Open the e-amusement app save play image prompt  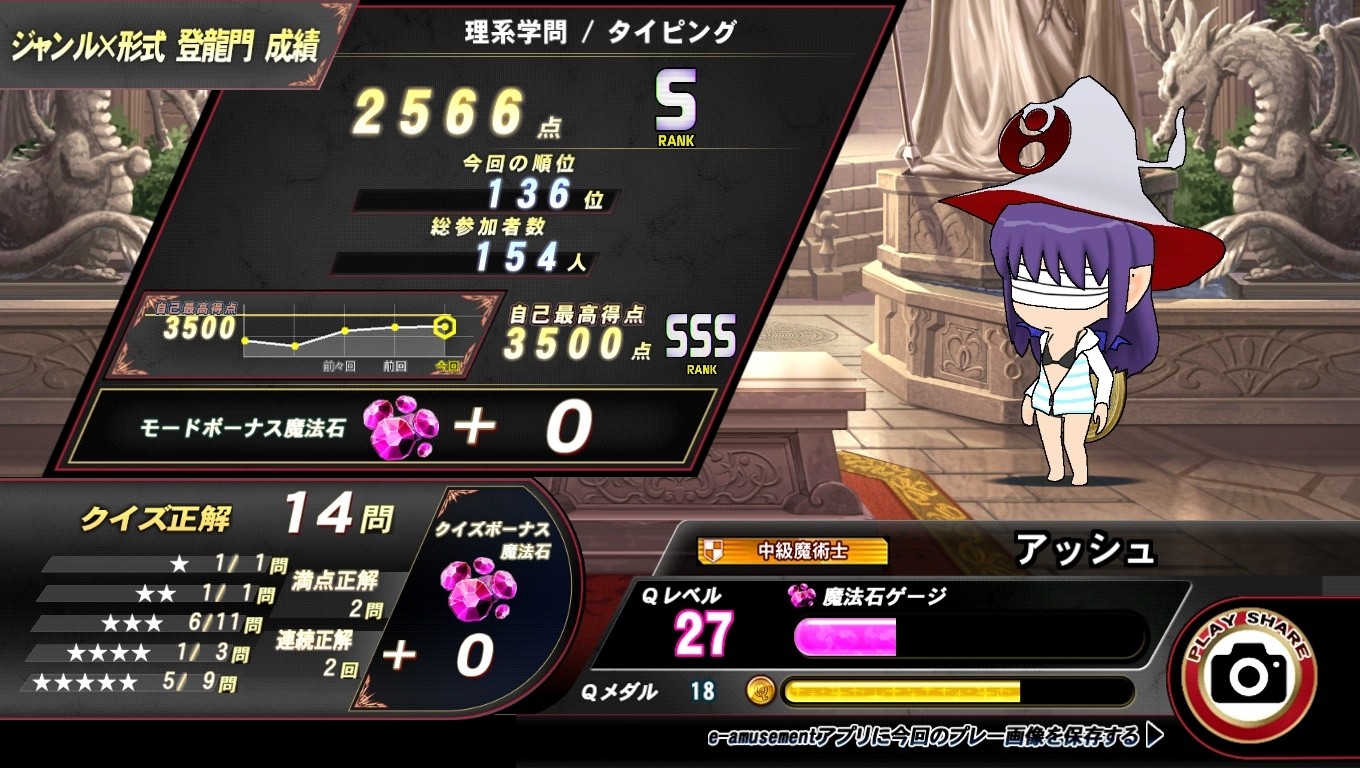(x=934, y=738)
